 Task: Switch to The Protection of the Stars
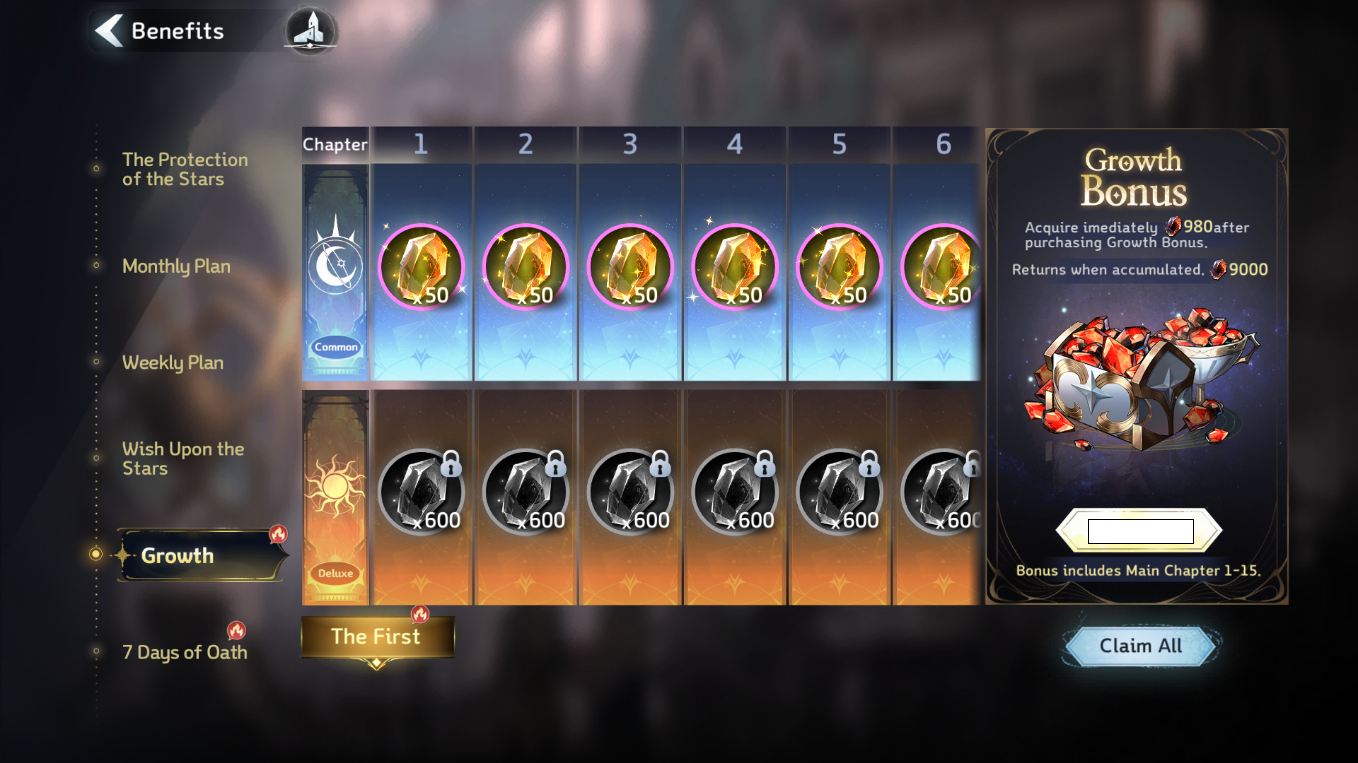pos(184,169)
